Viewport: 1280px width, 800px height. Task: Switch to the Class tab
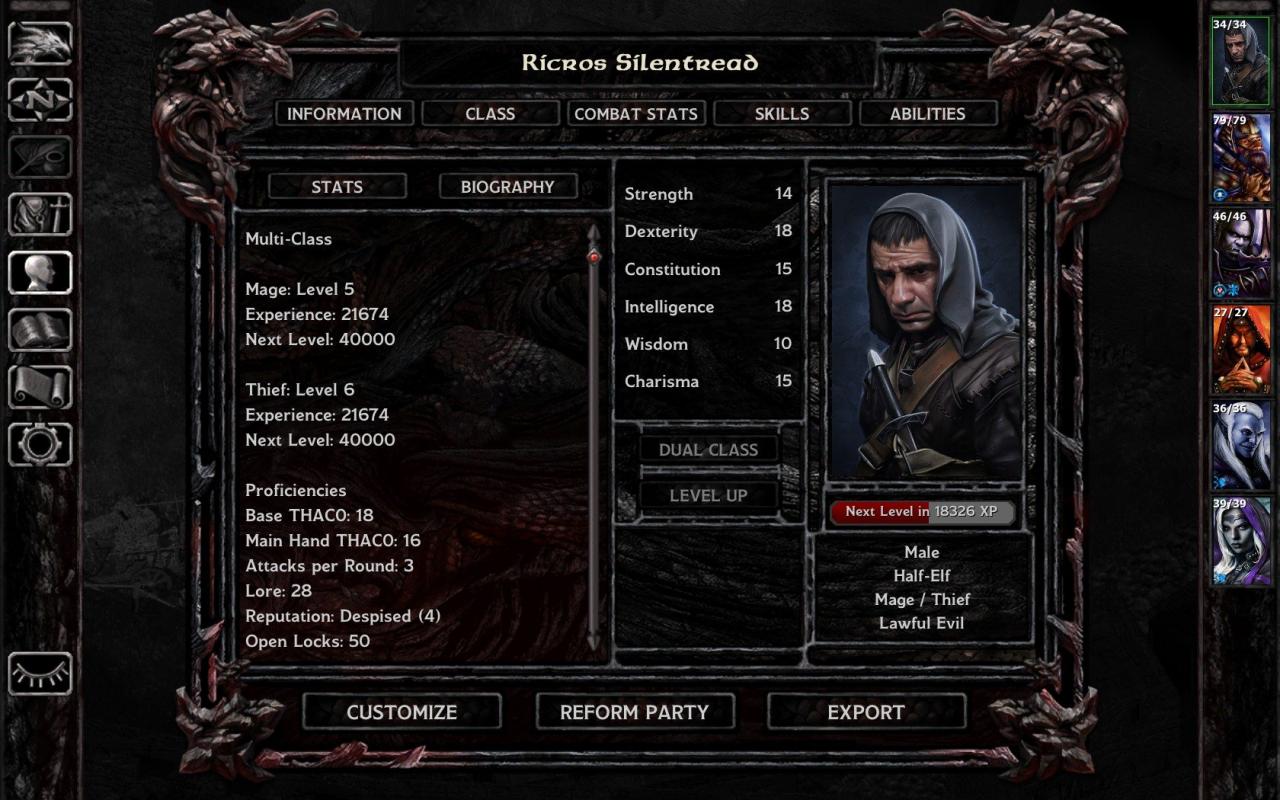coord(490,114)
